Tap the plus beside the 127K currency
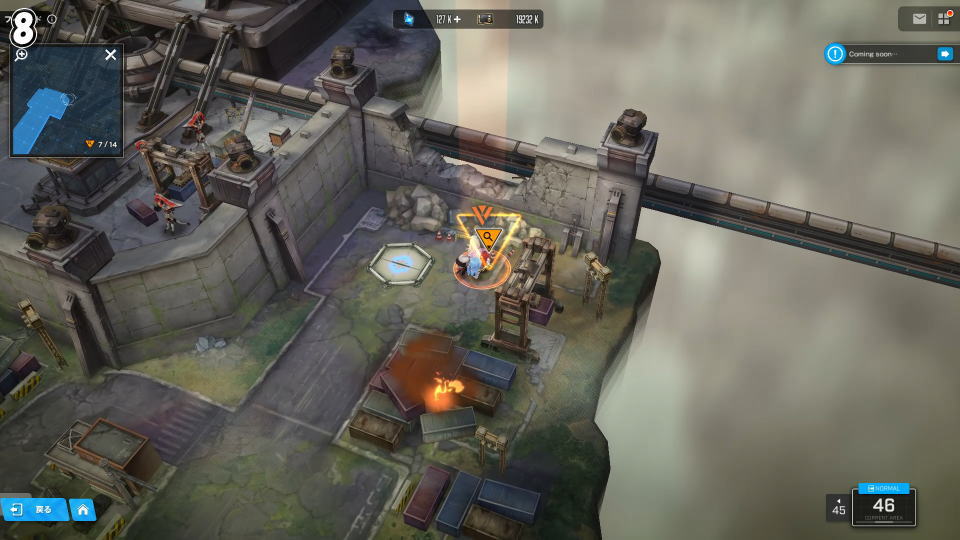Viewport: 960px width, 540px height. tap(457, 19)
